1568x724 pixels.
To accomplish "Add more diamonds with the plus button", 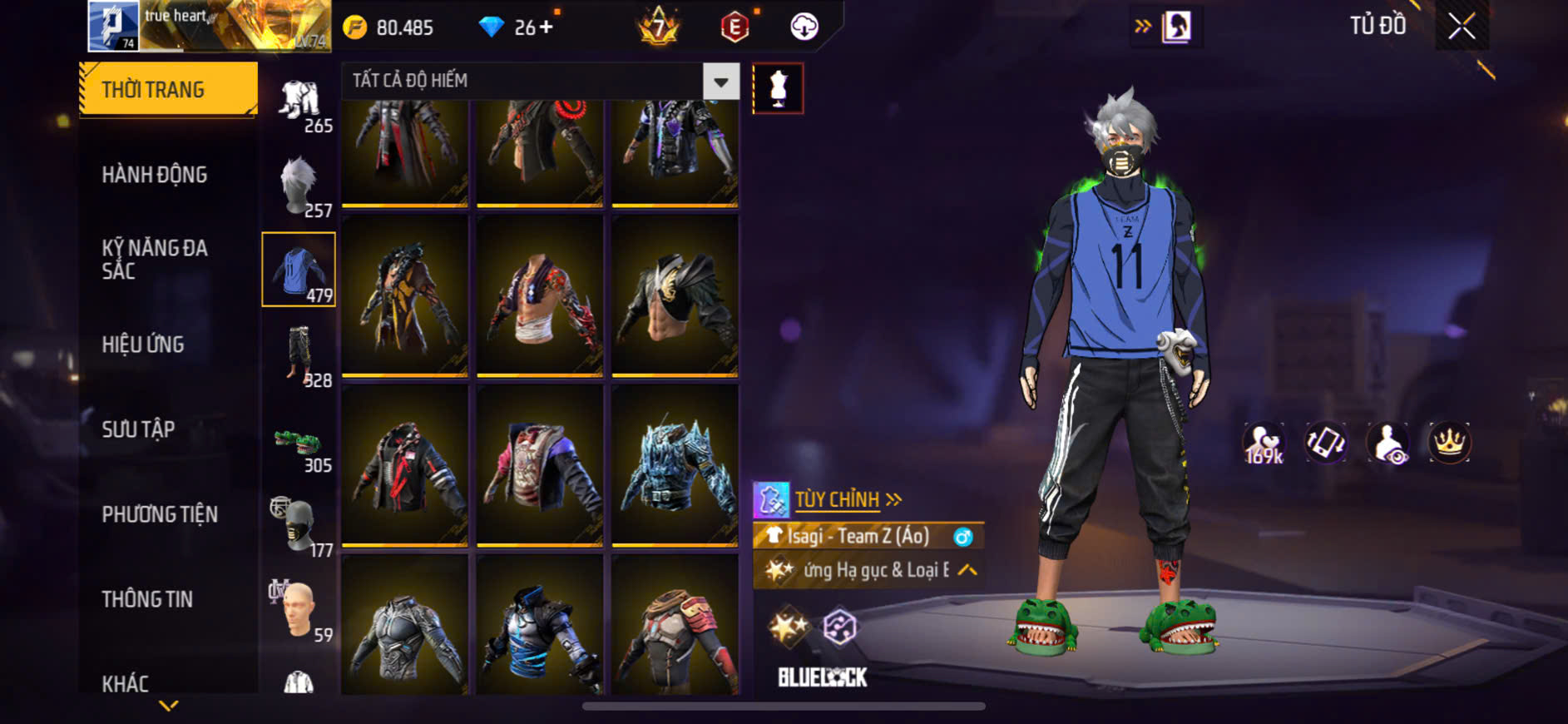I will point(546,27).
